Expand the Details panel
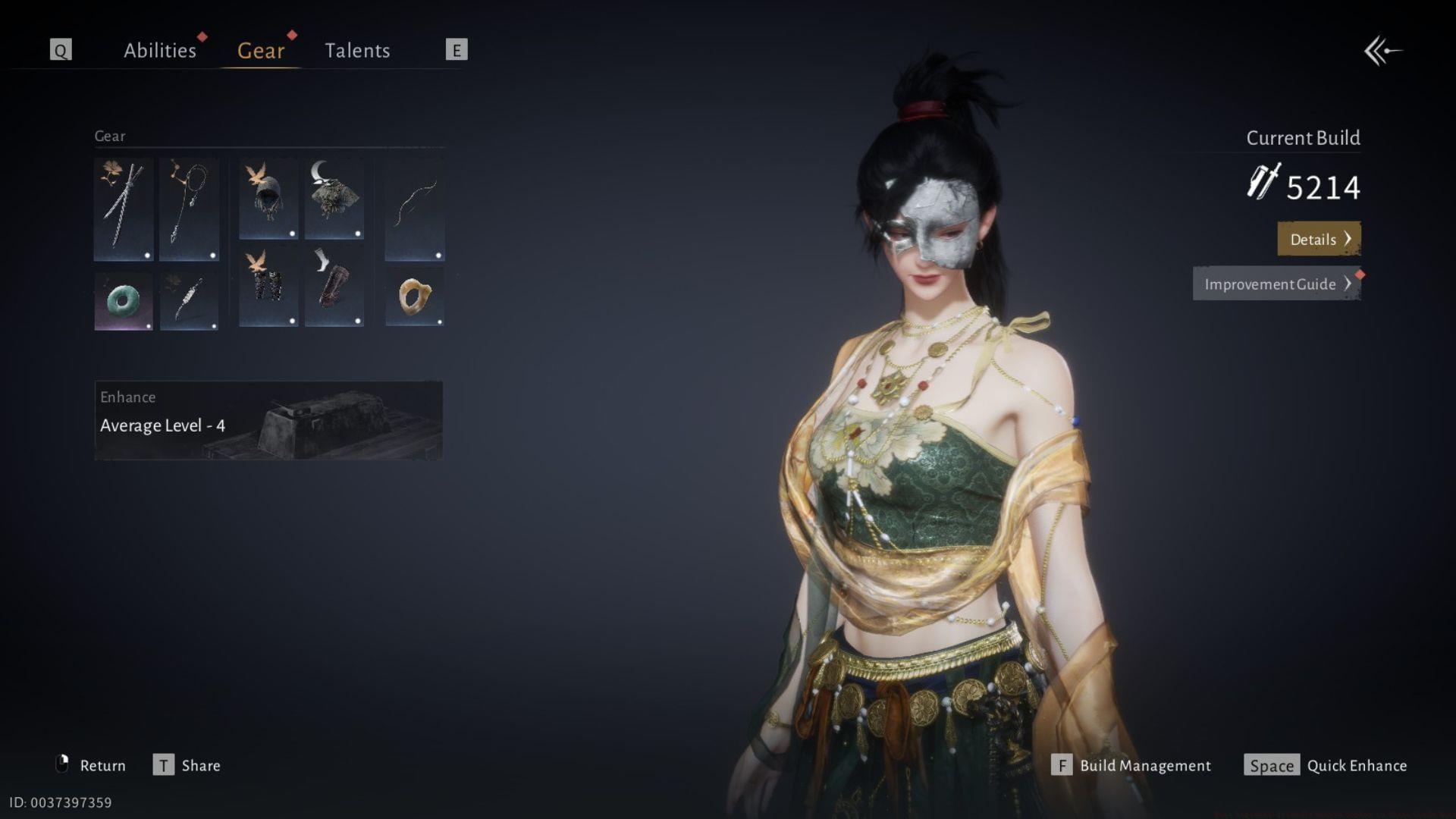This screenshot has width=1456, height=819. coord(1319,239)
